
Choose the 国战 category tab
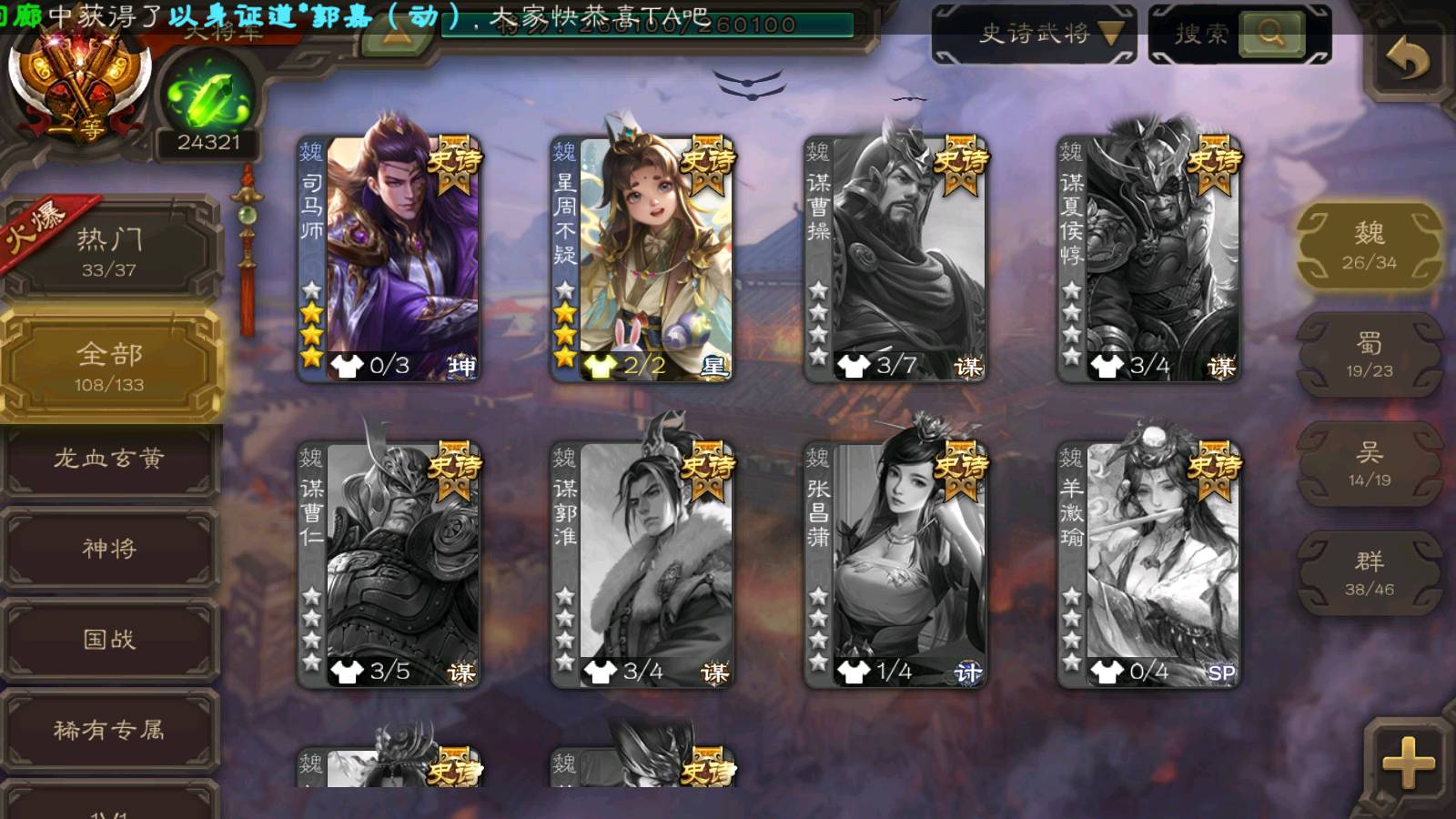(x=109, y=640)
